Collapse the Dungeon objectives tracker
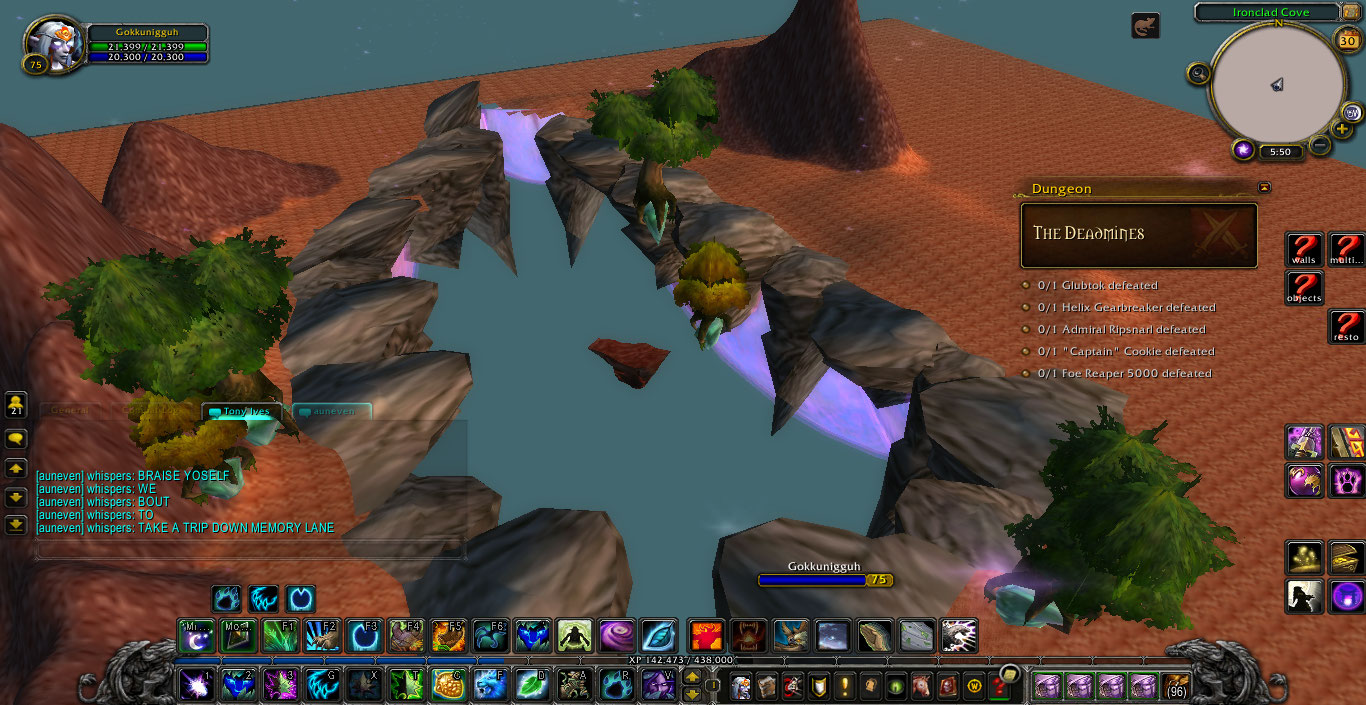 tap(1264, 187)
